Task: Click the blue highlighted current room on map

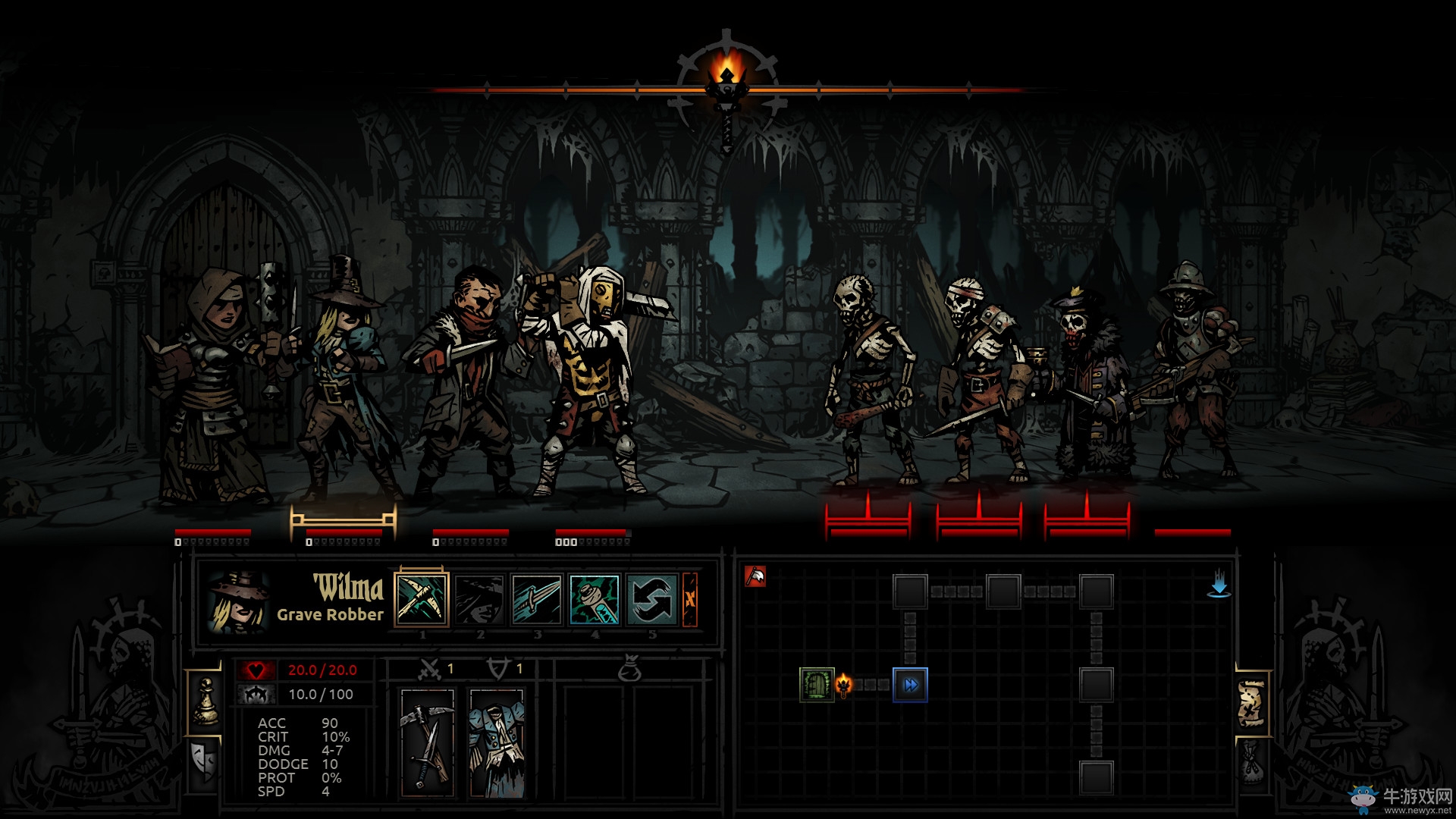Action: point(910,685)
